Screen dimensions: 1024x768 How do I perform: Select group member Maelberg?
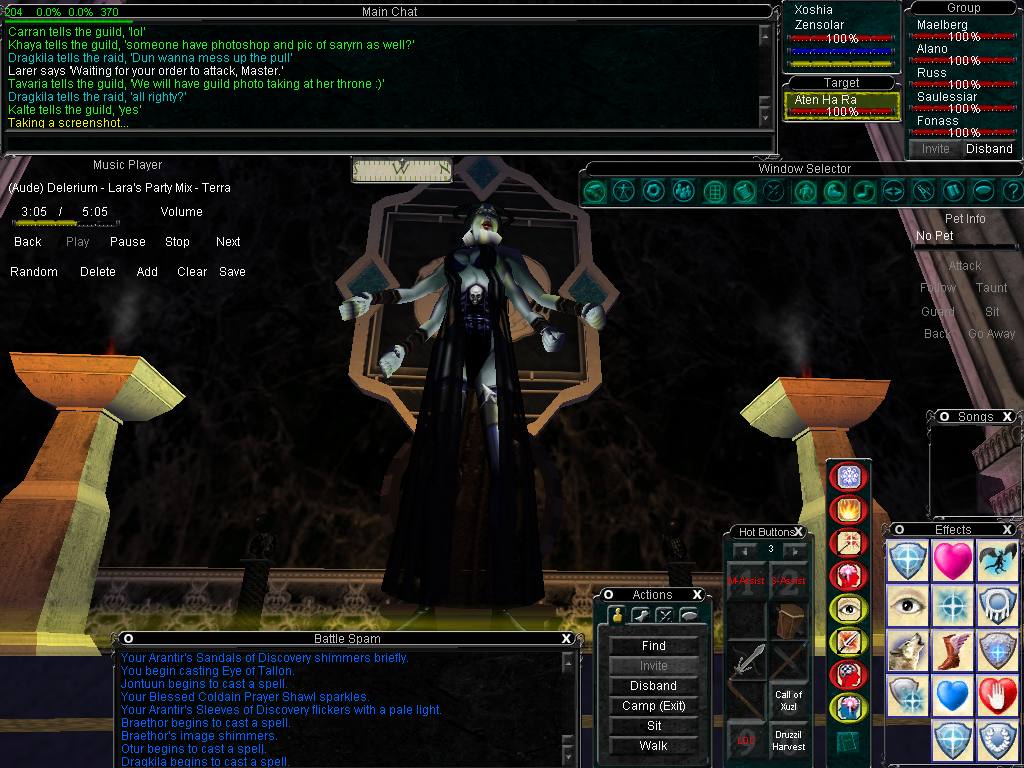(x=942, y=25)
